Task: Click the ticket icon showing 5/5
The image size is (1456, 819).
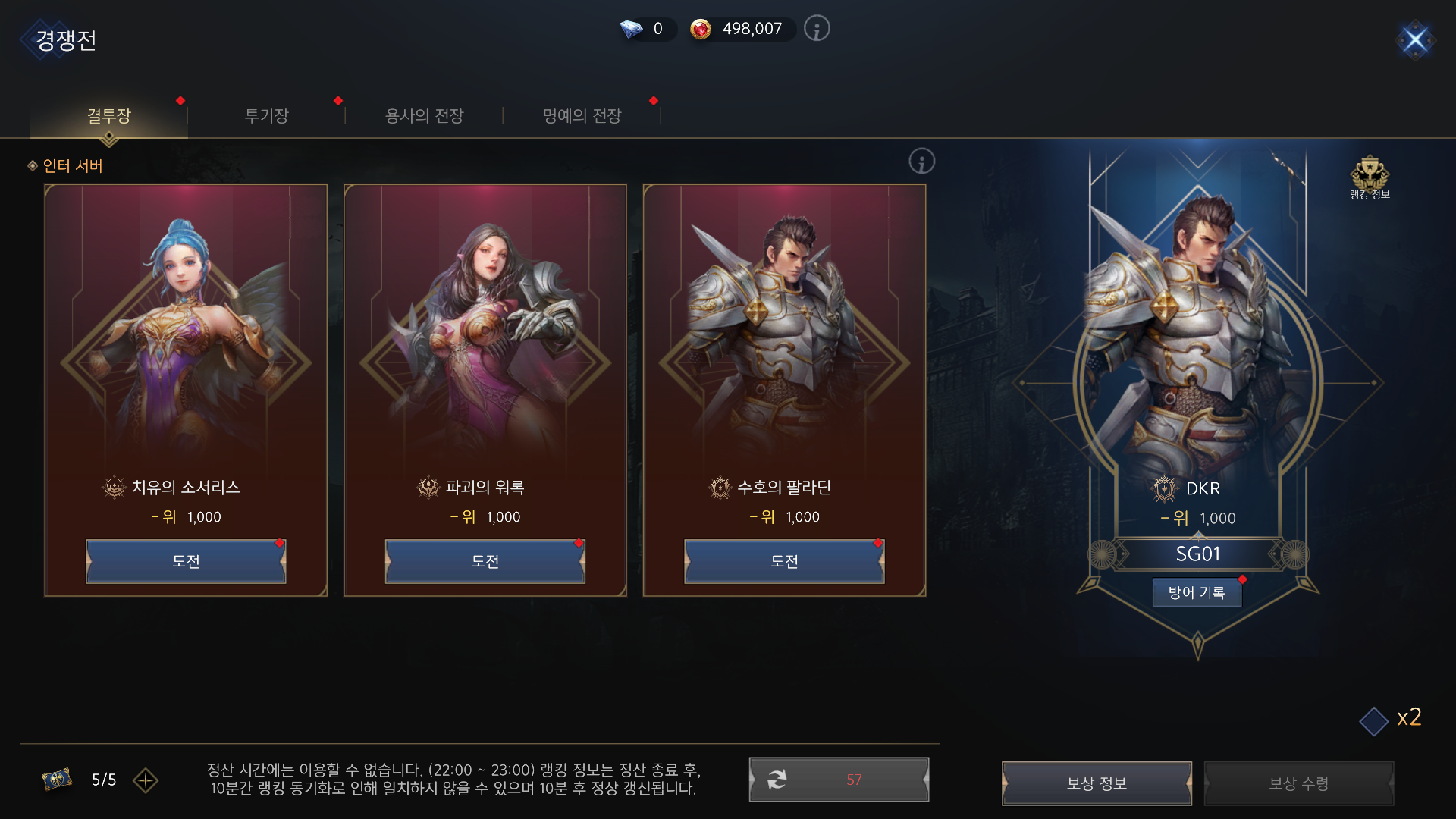Action: point(59,780)
